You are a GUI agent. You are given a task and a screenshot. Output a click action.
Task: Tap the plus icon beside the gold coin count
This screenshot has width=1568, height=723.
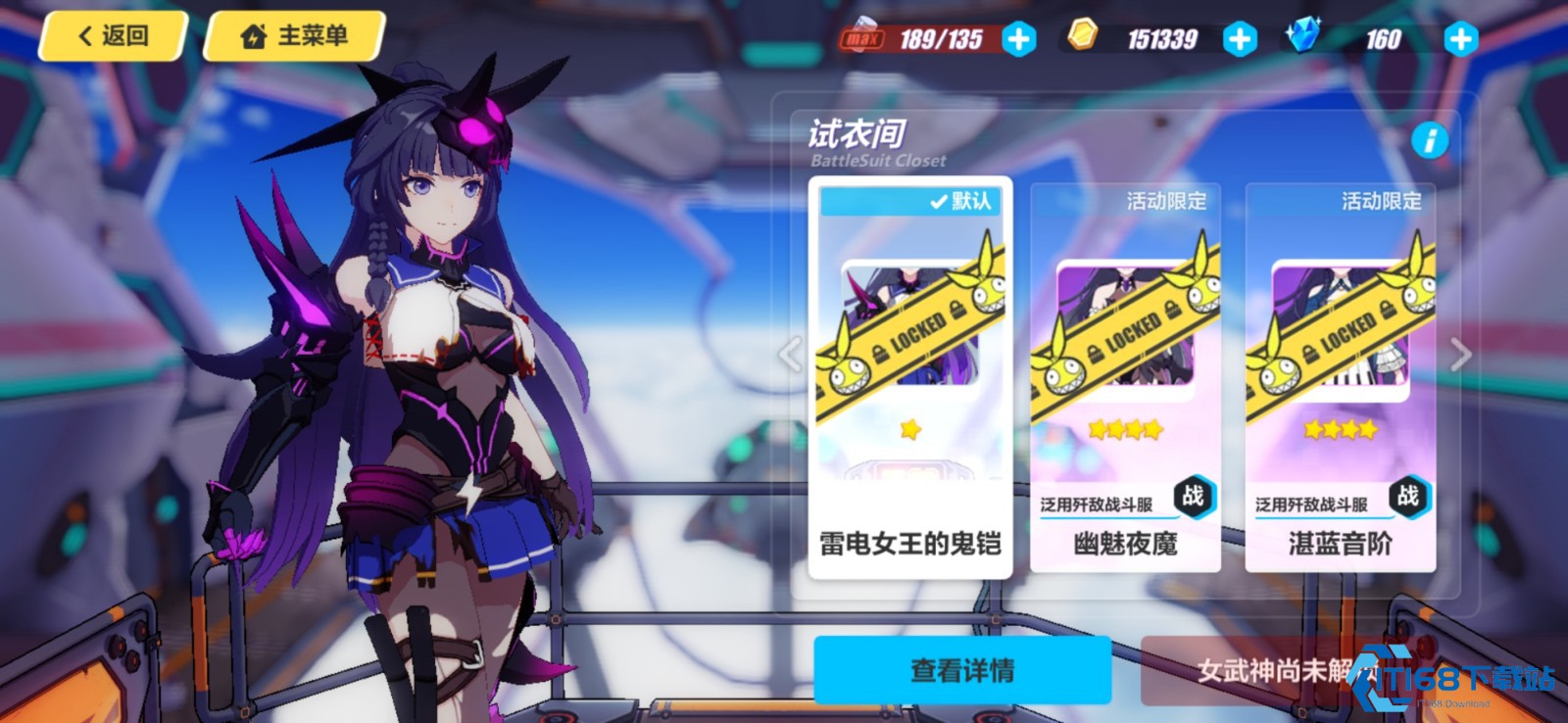pos(1238,39)
